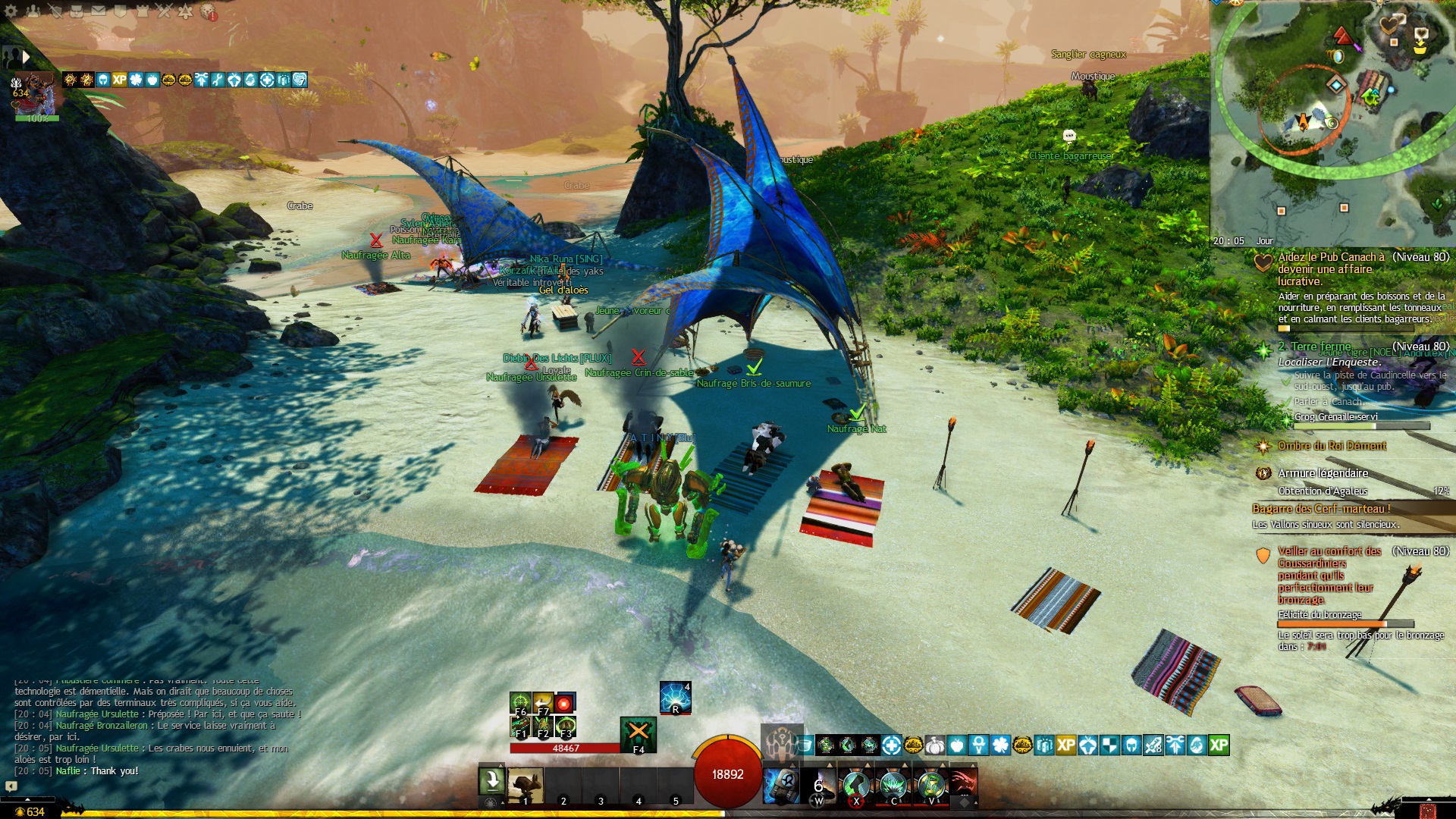Expand the party panel arrow
Image resolution: width=1456 pixels, height=819 pixels.
pos(27,57)
